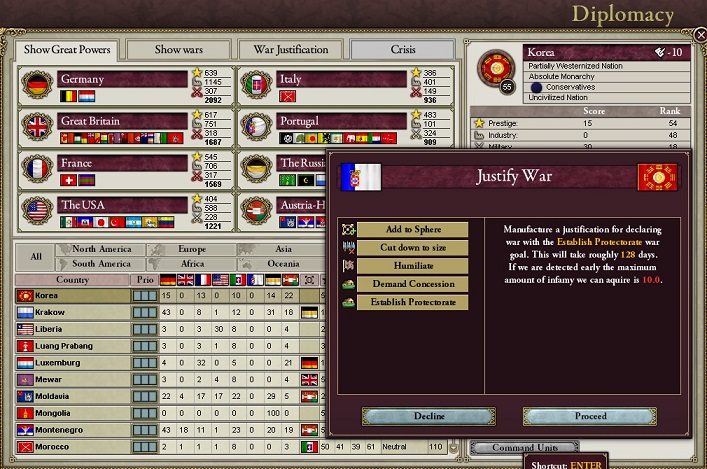Filter countries by North America
This screenshot has width=707, height=469.
coord(103,249)
